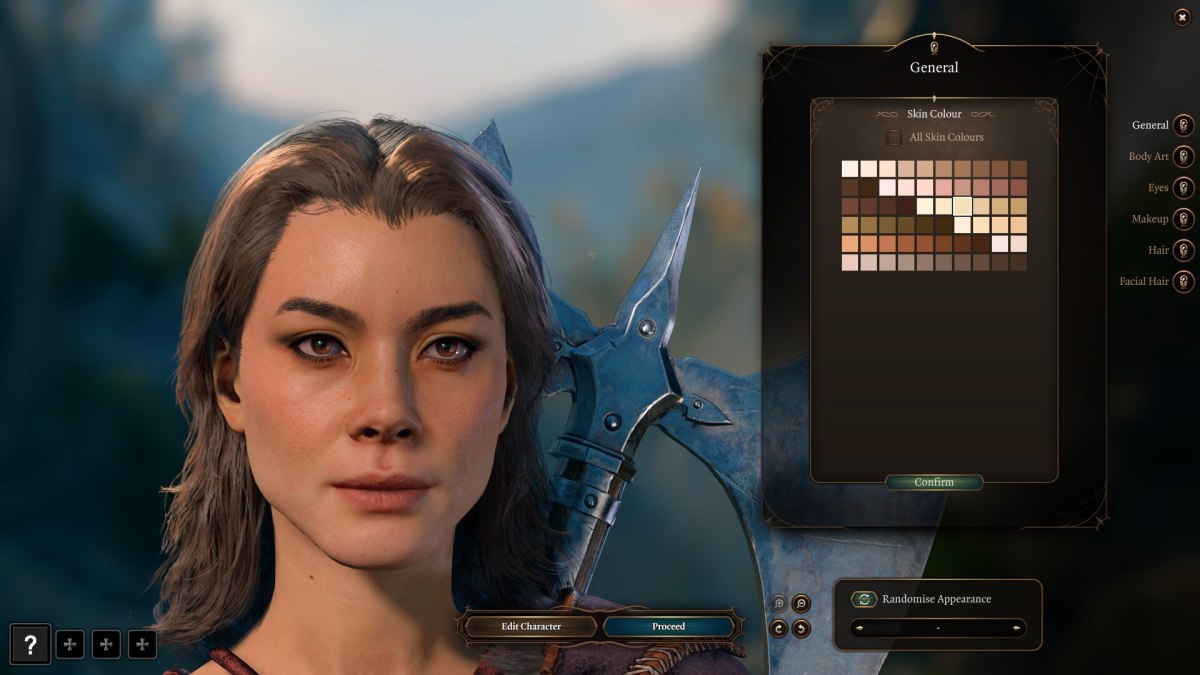
Task: Click the Randomise Appearance button
Action: [x=864, y=599]
